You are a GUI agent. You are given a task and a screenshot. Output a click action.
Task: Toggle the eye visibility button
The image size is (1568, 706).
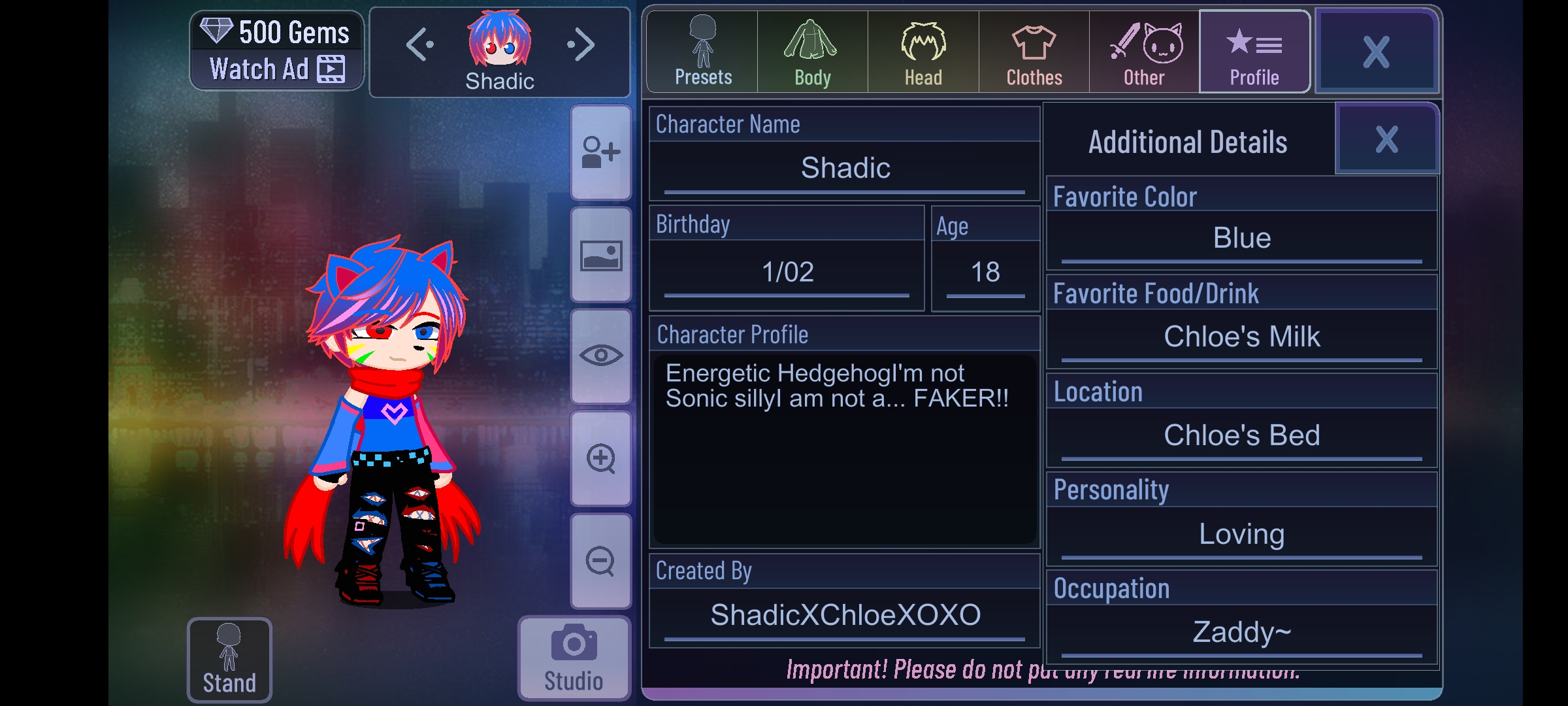tap(600, 356)
